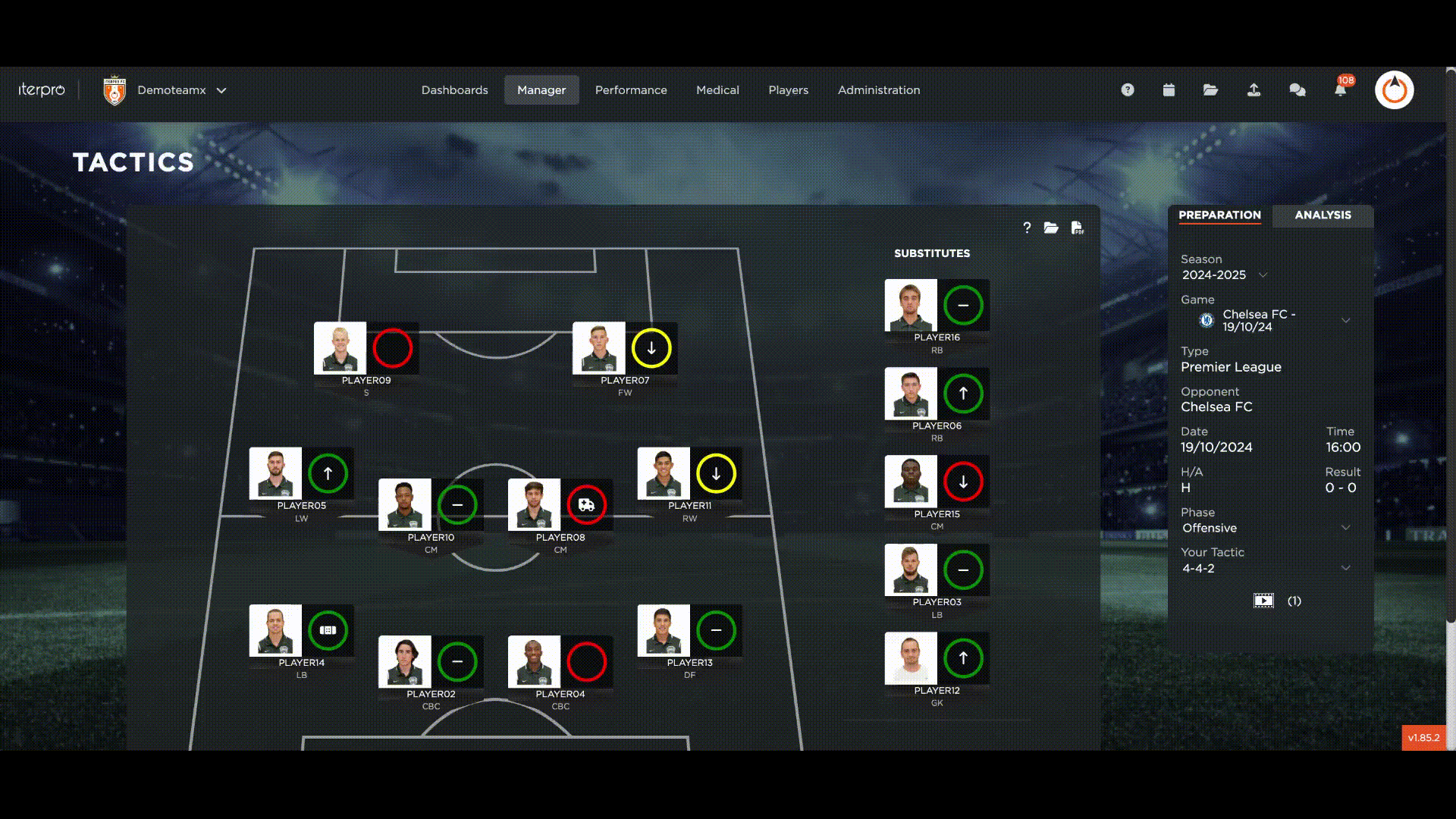The image size is (1456, 819).
Task: Export the tactics board as PDF
Action: [1077, 228]
